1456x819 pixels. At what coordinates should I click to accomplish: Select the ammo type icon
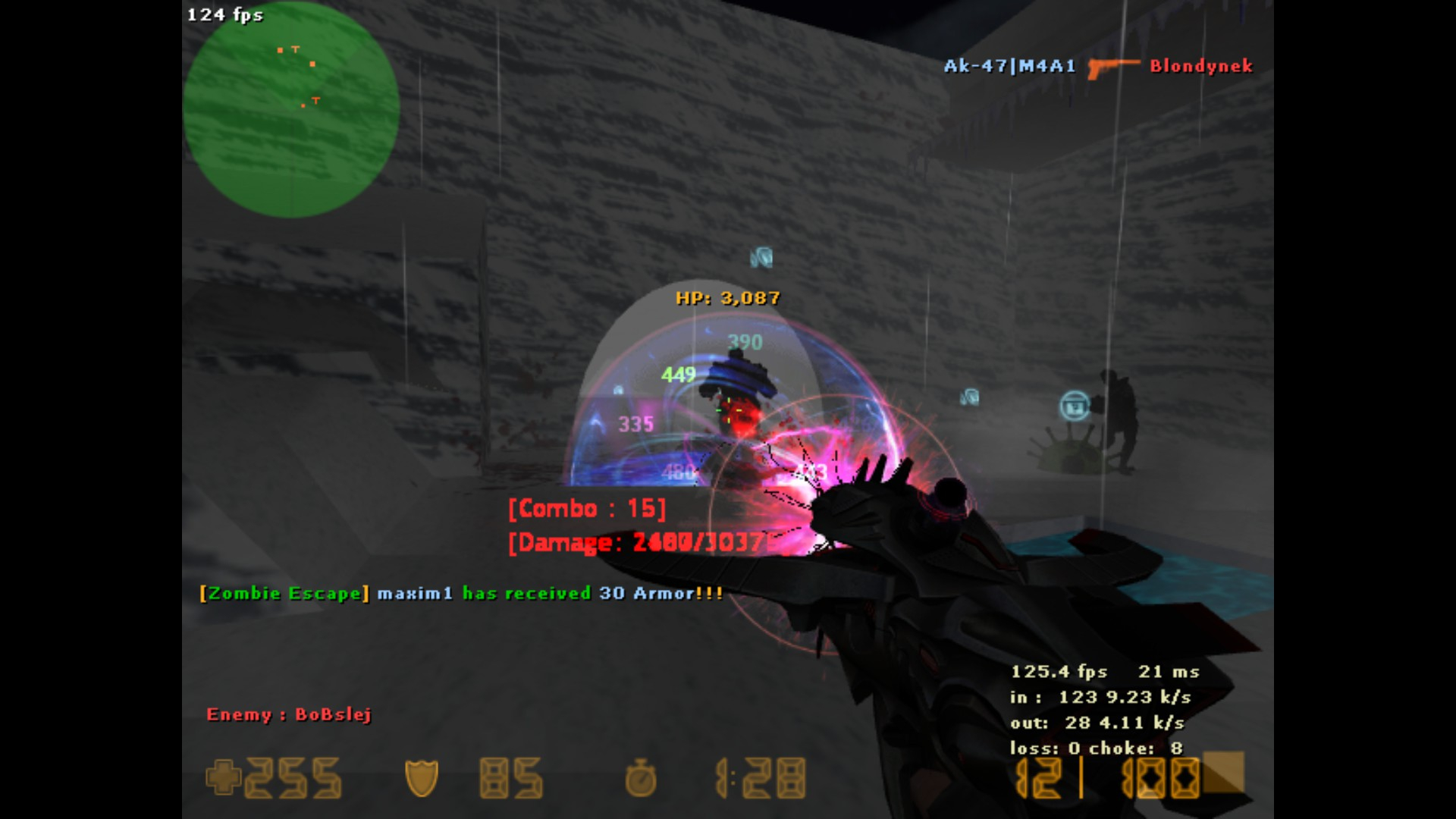pos(1222,773)
